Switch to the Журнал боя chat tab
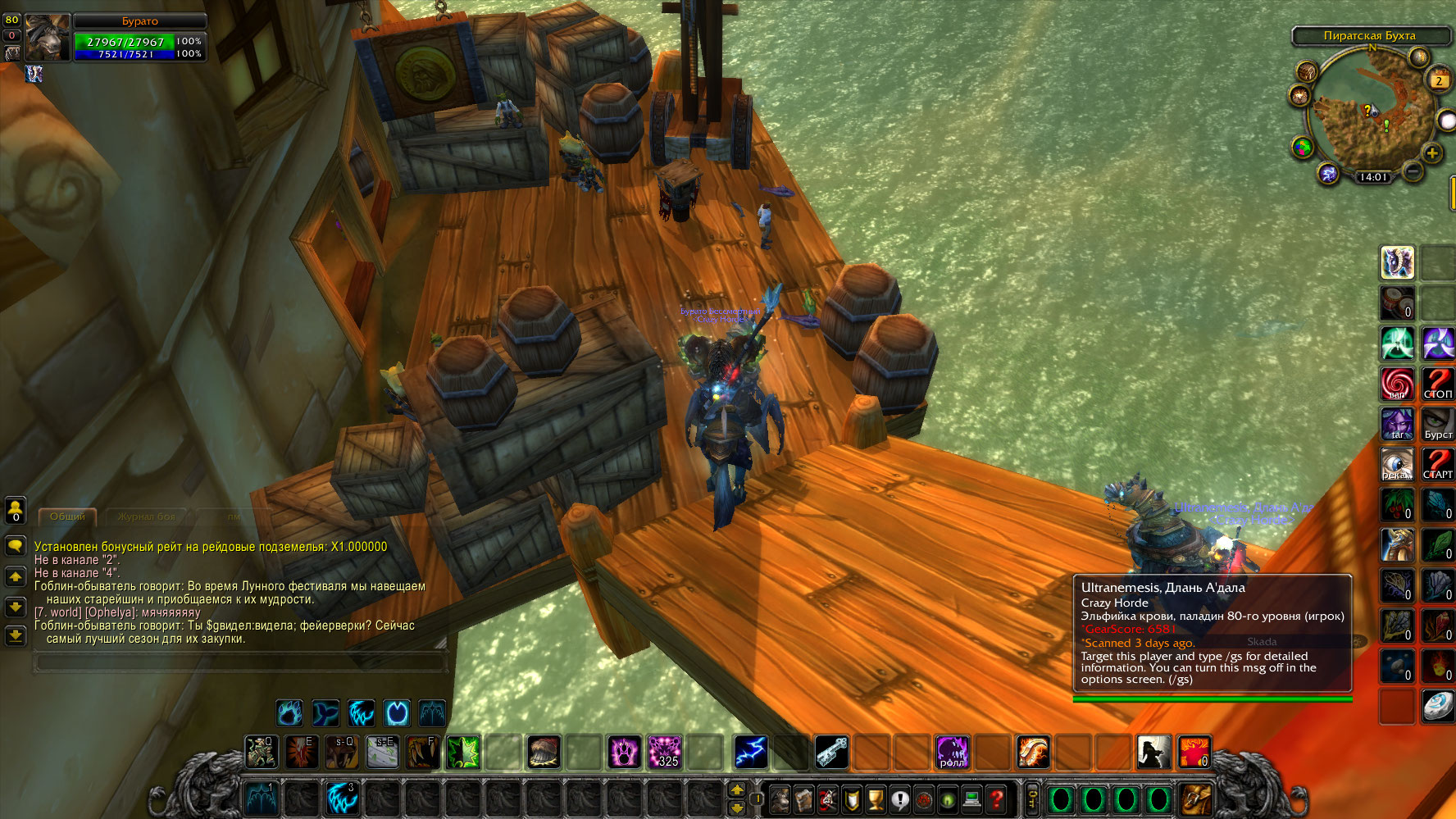The height and width of the screenshot is (819, 1456). tap(146, 516)
